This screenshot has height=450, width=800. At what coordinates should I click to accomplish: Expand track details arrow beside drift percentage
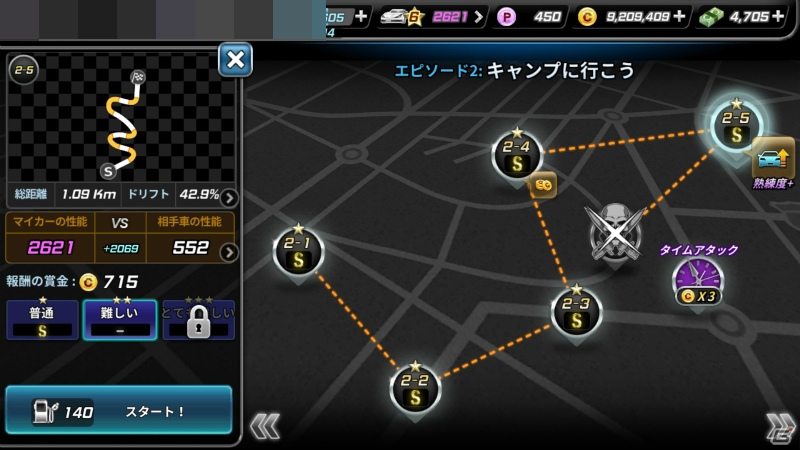coord(229,197)
